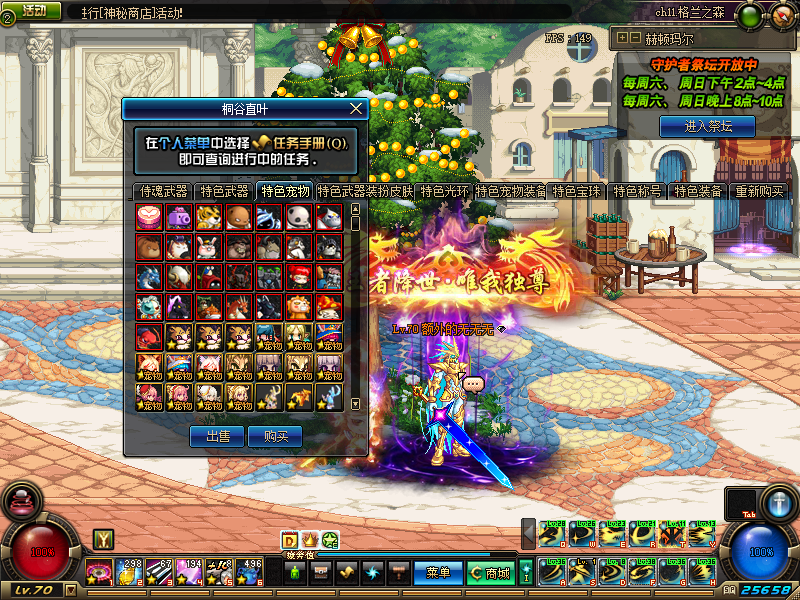Select the tiger pet in the shop grid
800x600 pixels.
208,216
